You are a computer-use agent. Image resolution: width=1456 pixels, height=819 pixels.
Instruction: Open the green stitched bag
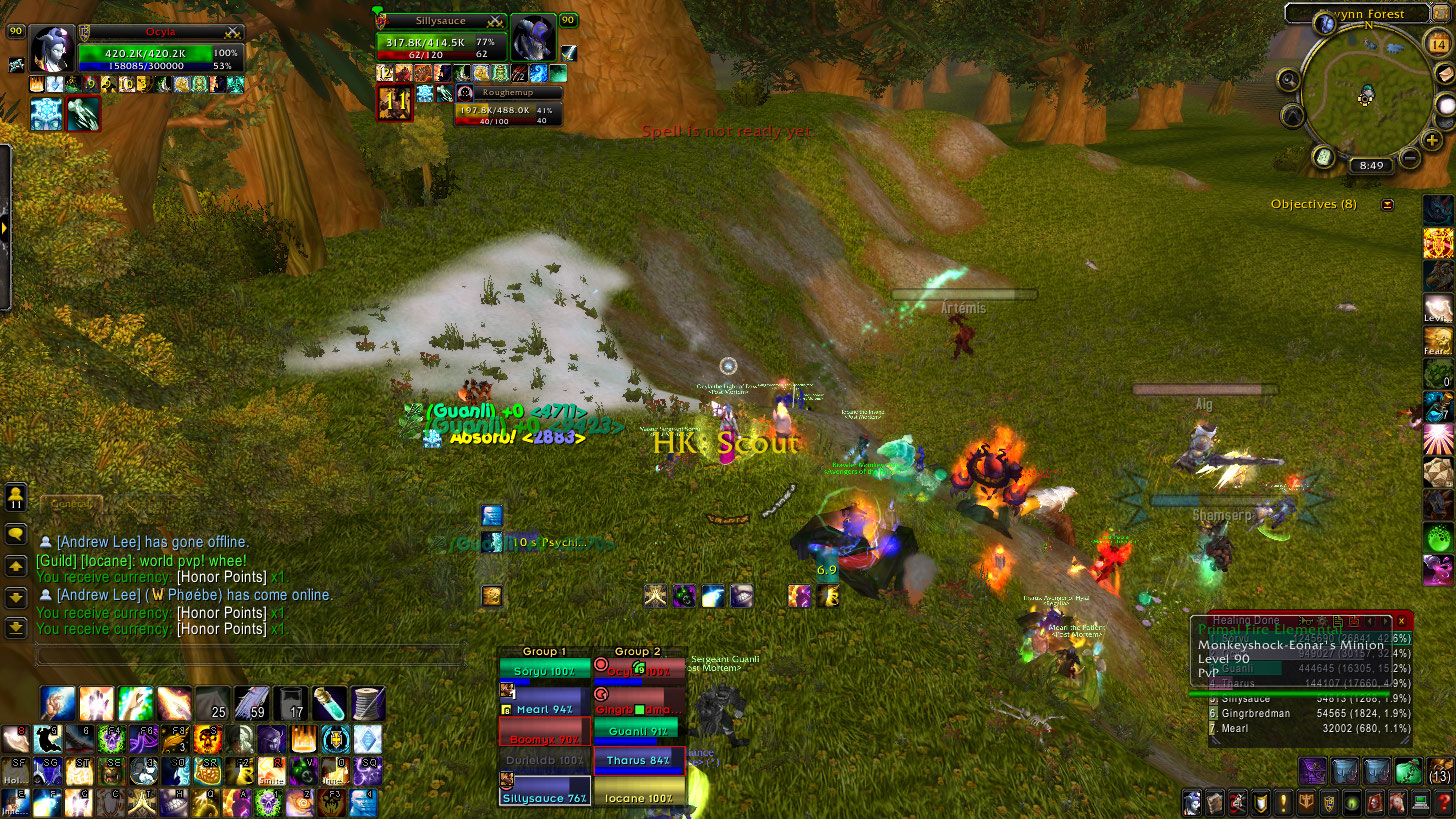pyautogui.click(x=1408, y=770)
